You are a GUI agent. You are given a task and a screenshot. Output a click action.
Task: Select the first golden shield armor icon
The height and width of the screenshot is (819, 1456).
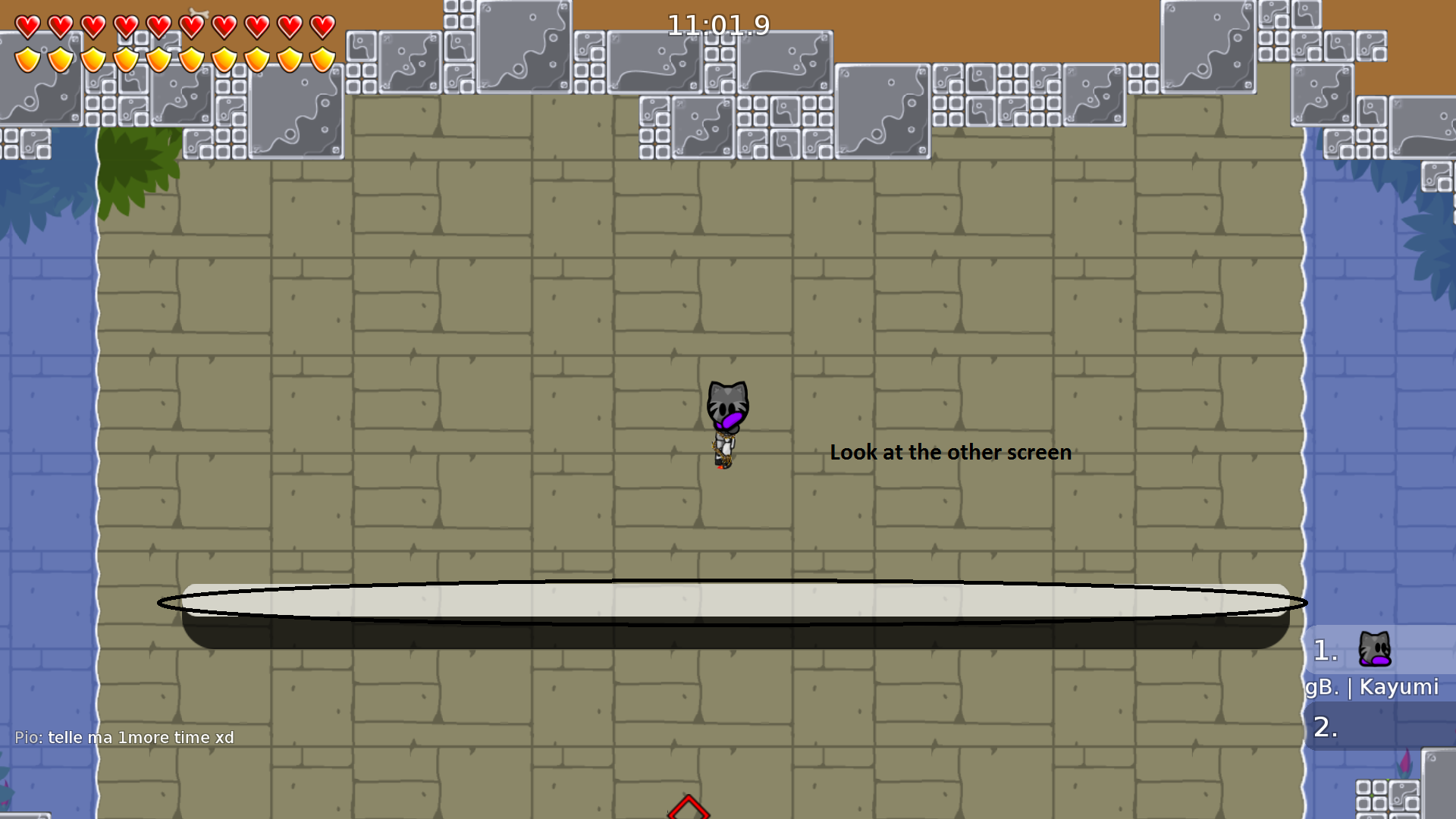(x=27, y=58)
